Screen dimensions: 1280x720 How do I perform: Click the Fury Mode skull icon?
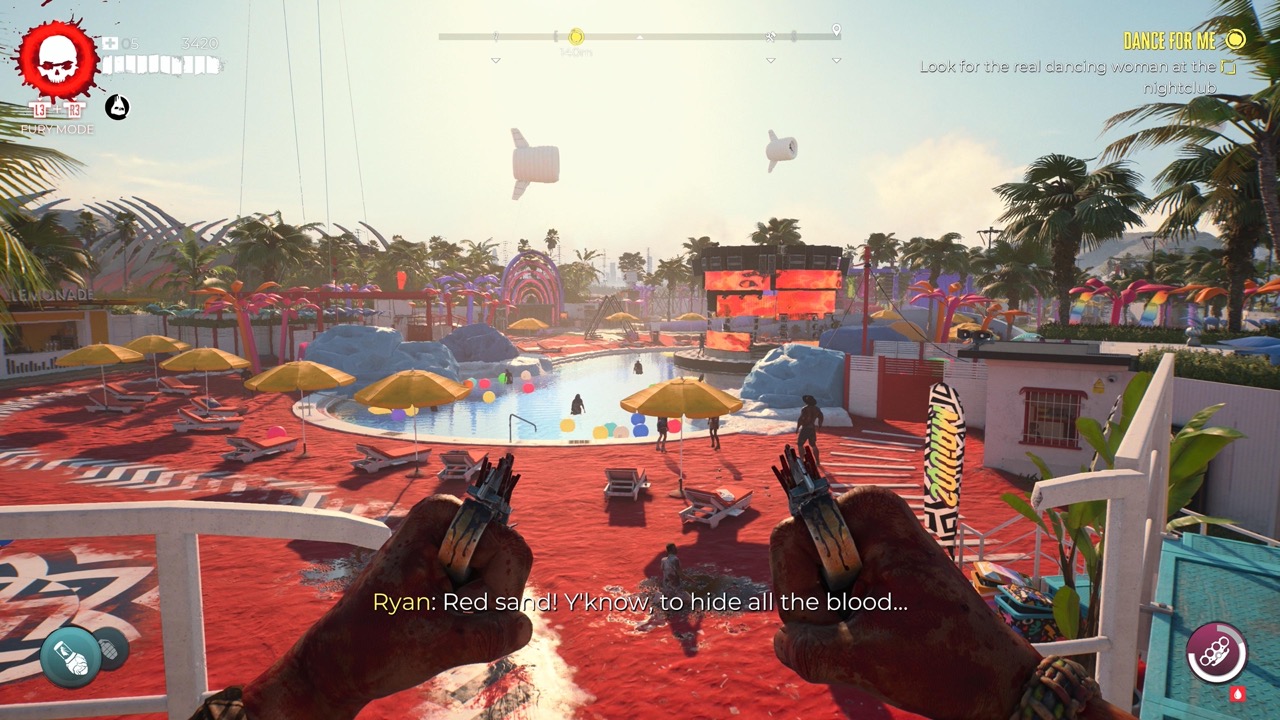coord(57,59)
